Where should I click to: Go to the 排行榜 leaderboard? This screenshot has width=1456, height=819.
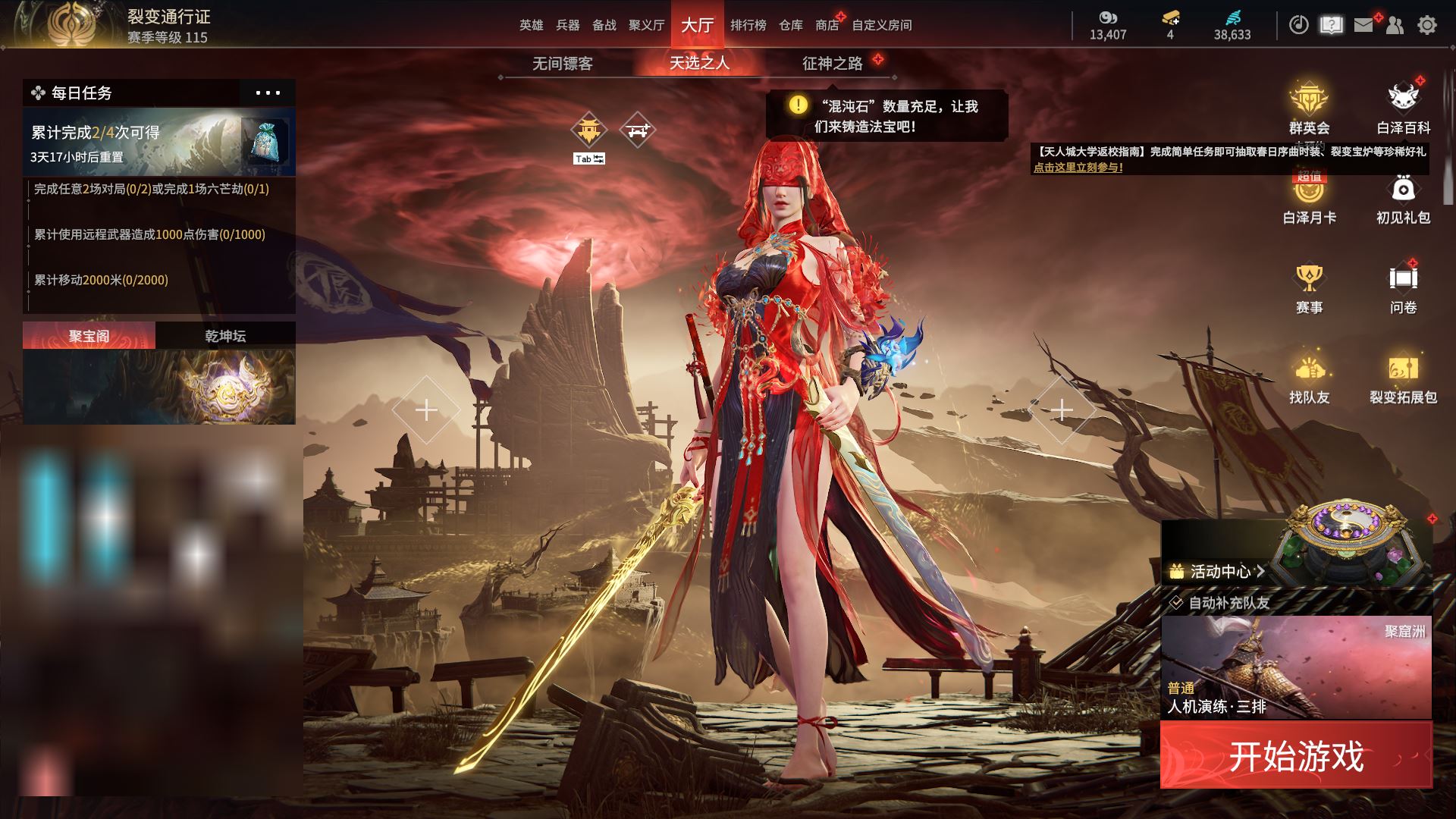click(748, 25)
